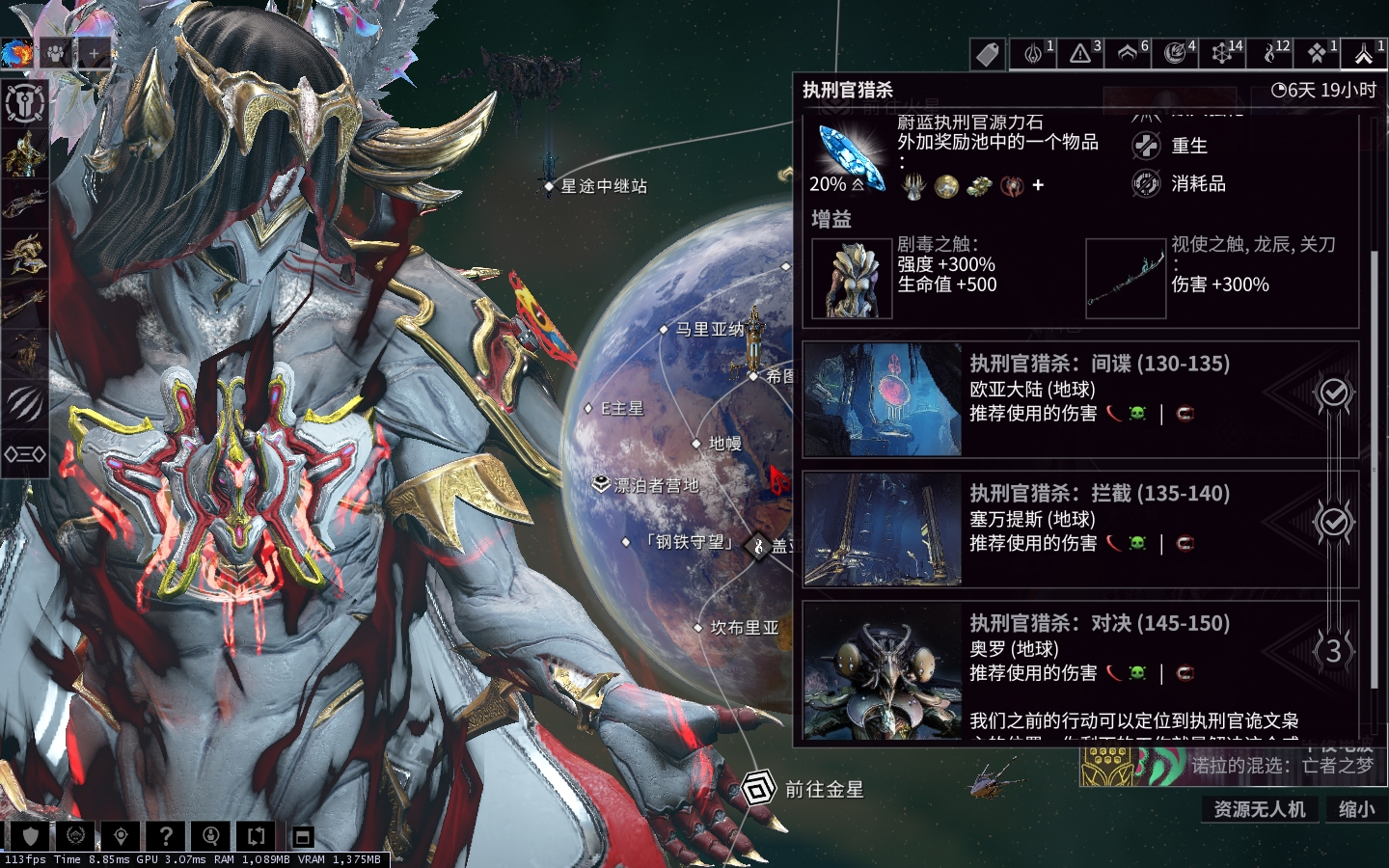1389x868 pixels.
Task: Click the Resource Drone button
Action: (x=1259, y=809)
